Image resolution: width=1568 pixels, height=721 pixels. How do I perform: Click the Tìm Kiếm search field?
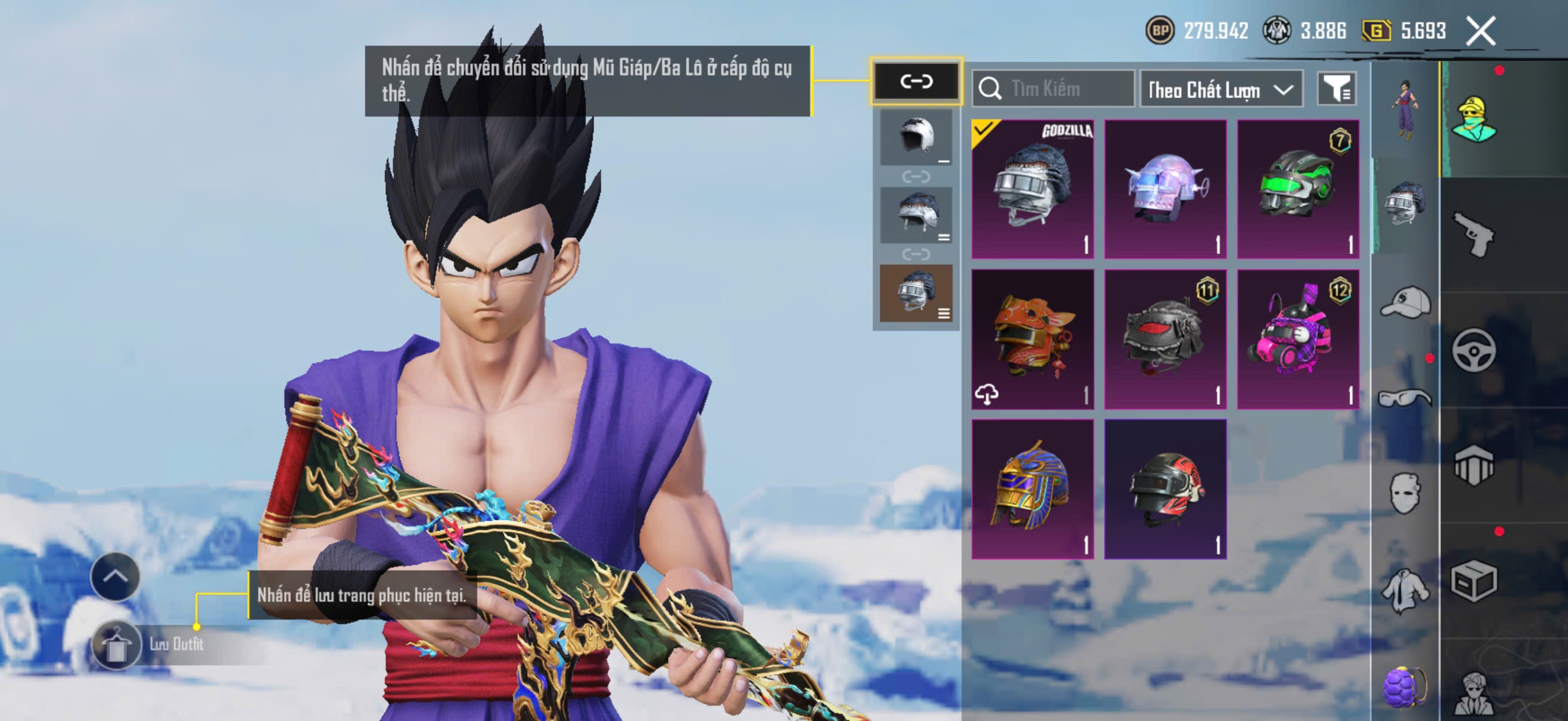(1053, 89)
